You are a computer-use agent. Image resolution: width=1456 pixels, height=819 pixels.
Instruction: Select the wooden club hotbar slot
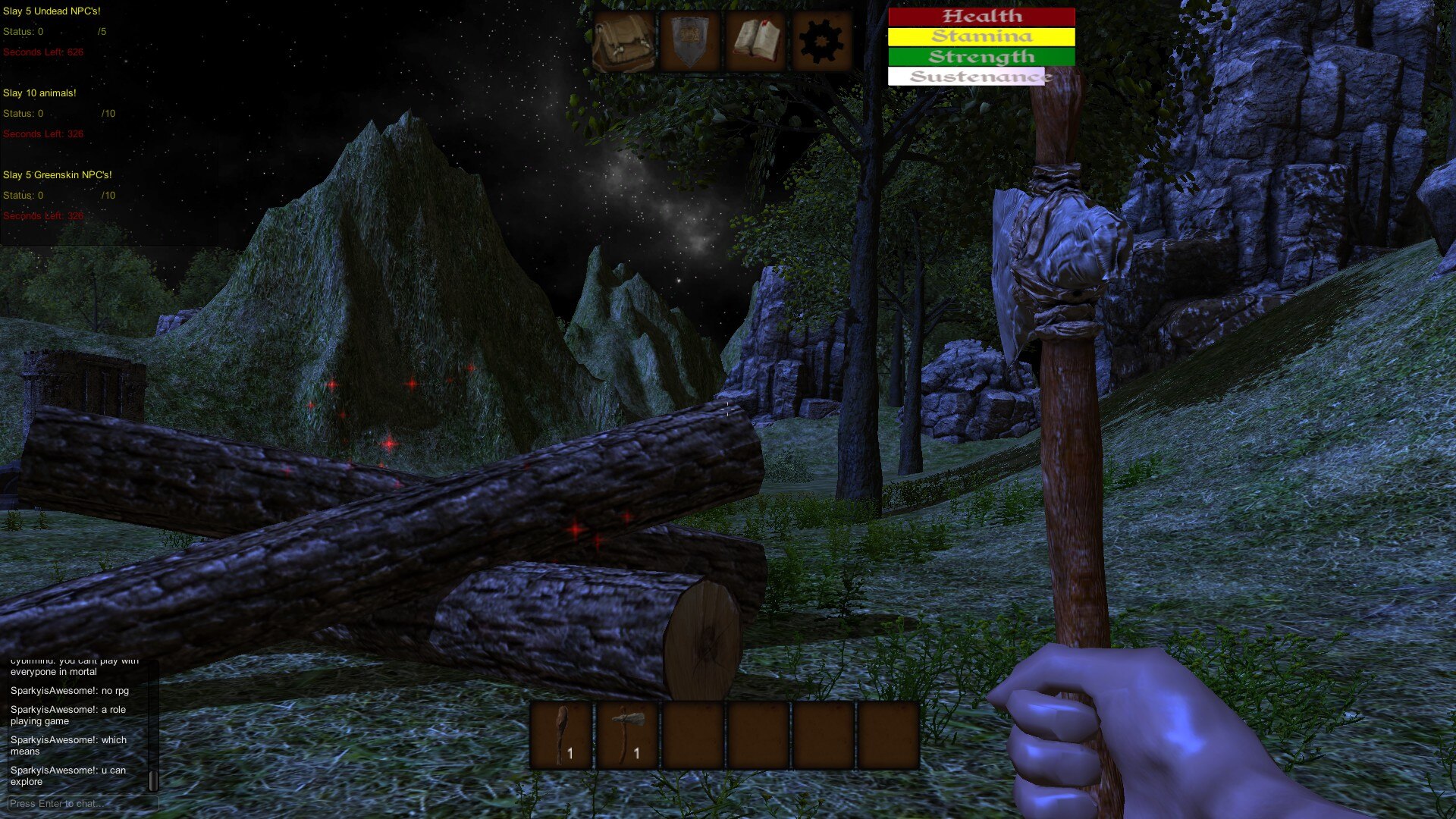(x=561, y=735)
